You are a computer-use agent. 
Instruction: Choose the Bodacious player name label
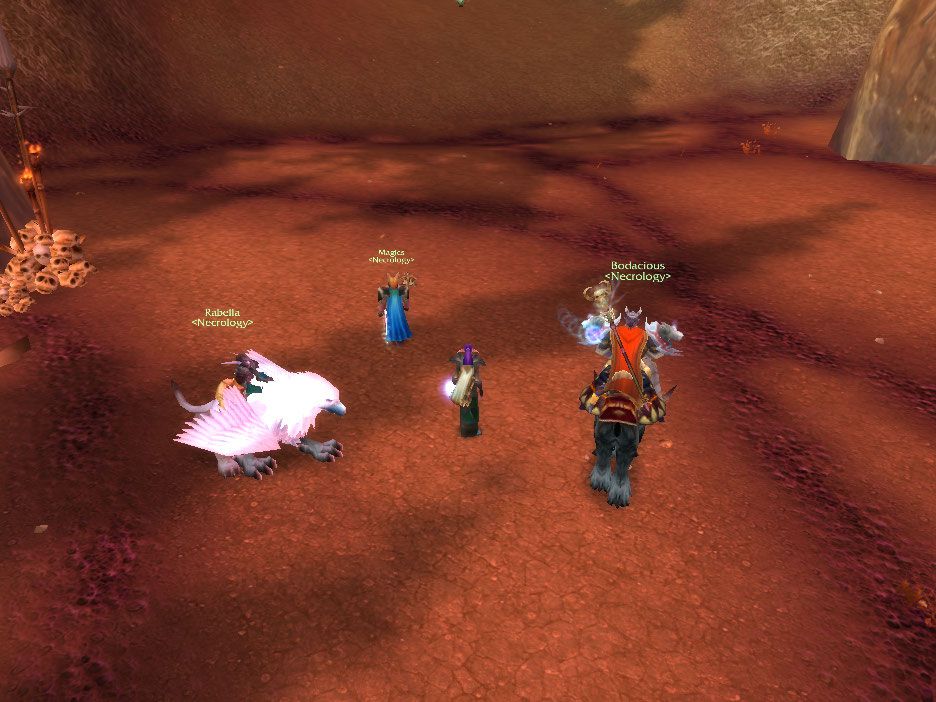(638, 266)
